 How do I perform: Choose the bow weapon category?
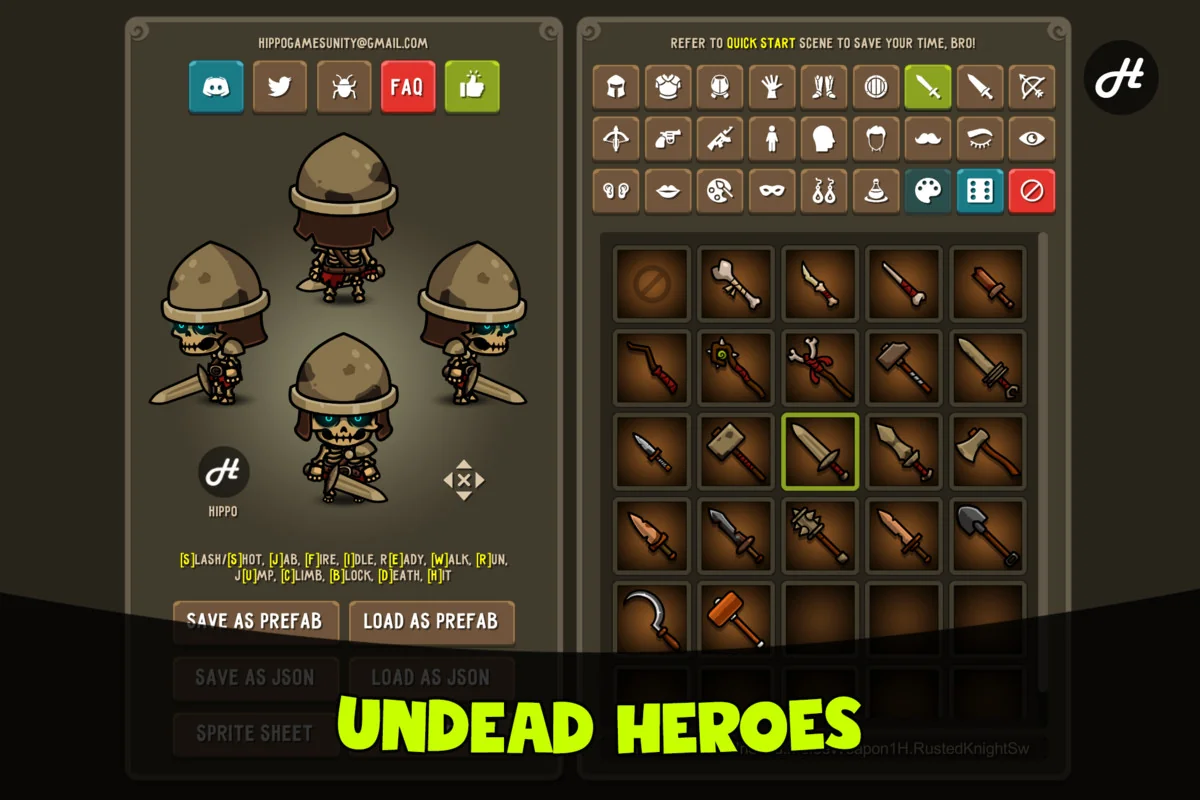click(1032, 87)
